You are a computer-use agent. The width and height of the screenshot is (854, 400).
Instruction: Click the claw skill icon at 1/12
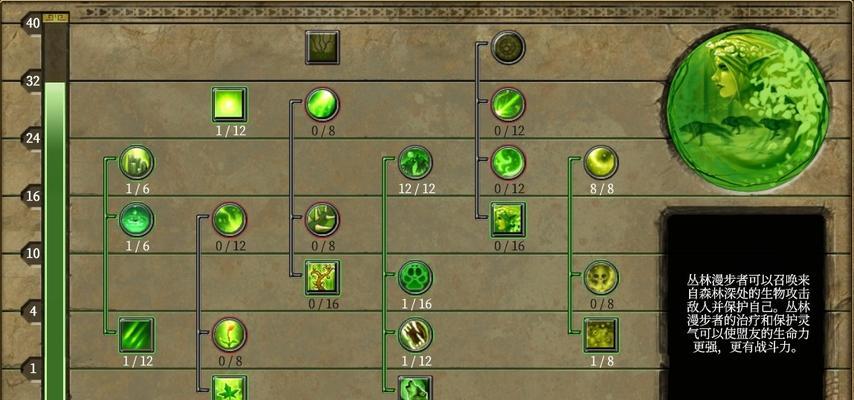point(414,334)
